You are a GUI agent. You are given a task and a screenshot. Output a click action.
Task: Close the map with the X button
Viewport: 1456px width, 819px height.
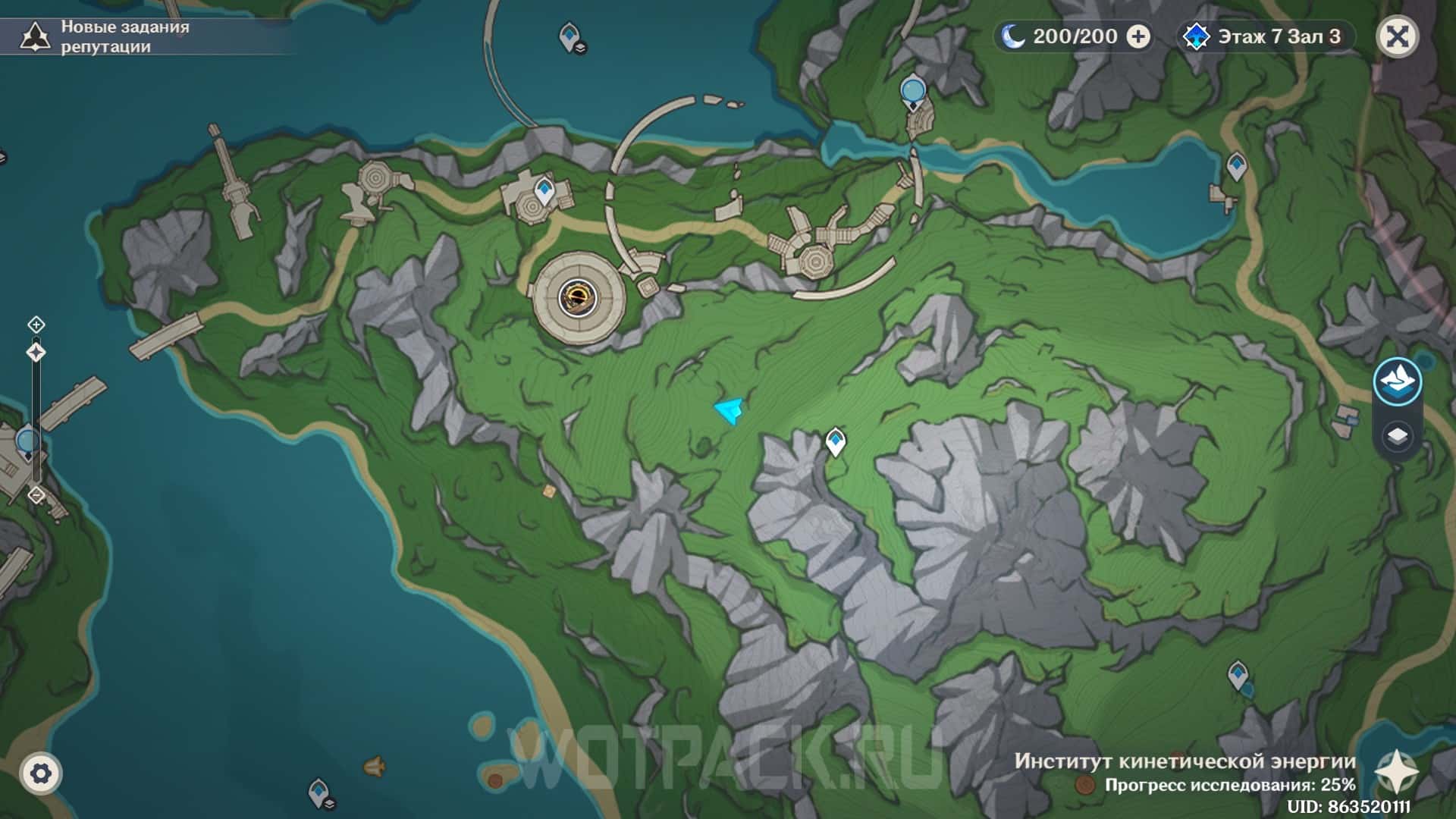(x=1398, y=36)
